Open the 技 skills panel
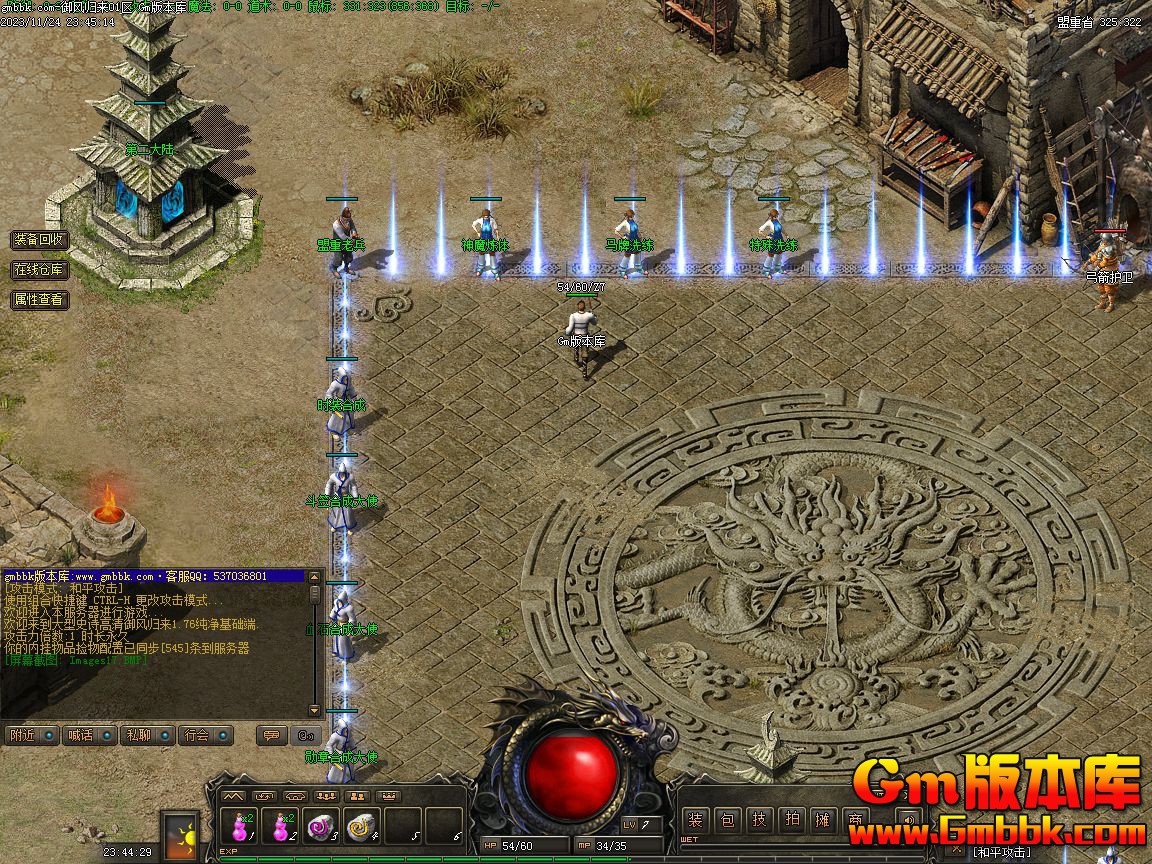This screenshot has height=864, width=1152. (x=760, y=821)
